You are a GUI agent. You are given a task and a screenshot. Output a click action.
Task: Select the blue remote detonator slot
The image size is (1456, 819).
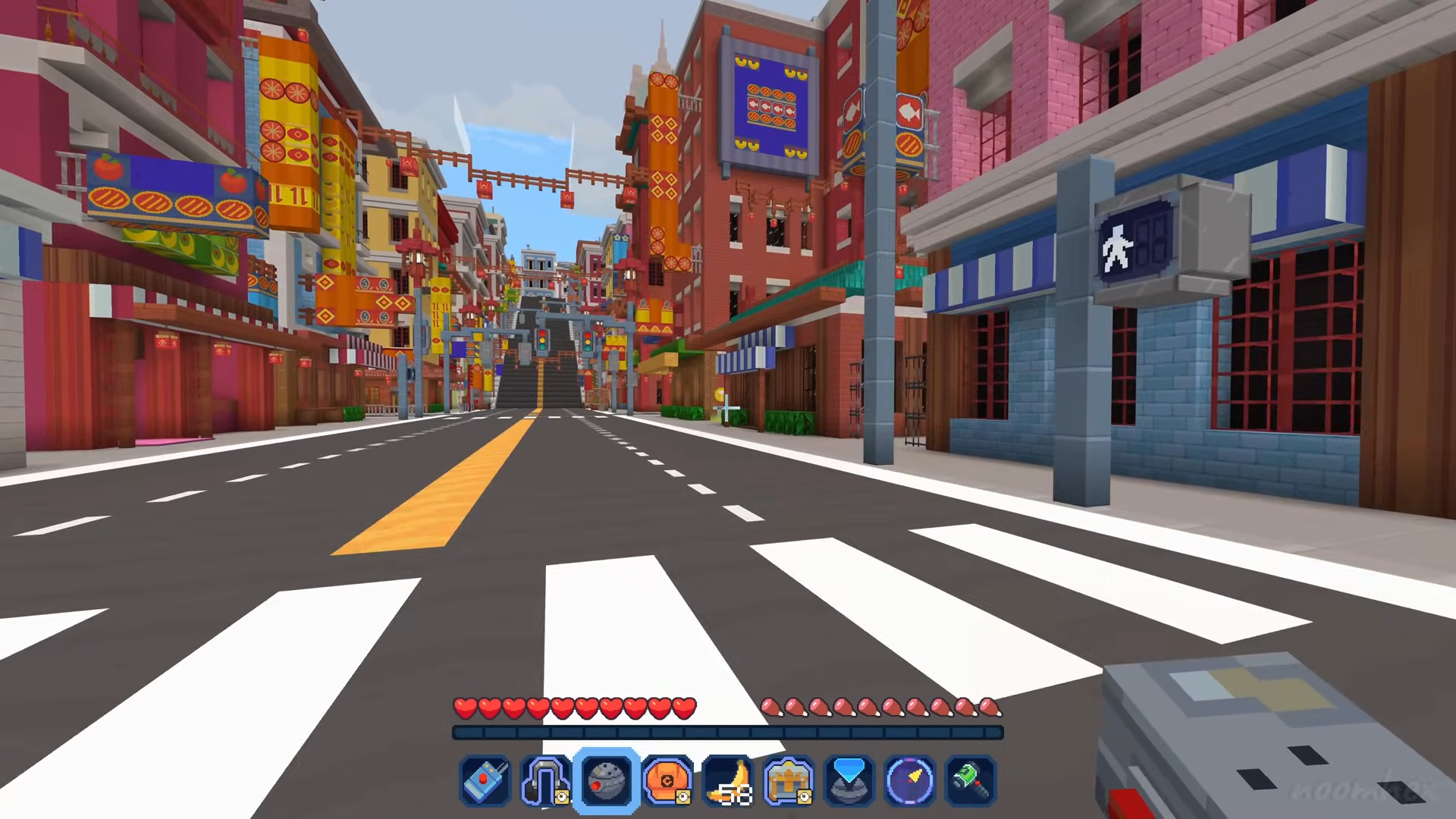click(485, 780)
